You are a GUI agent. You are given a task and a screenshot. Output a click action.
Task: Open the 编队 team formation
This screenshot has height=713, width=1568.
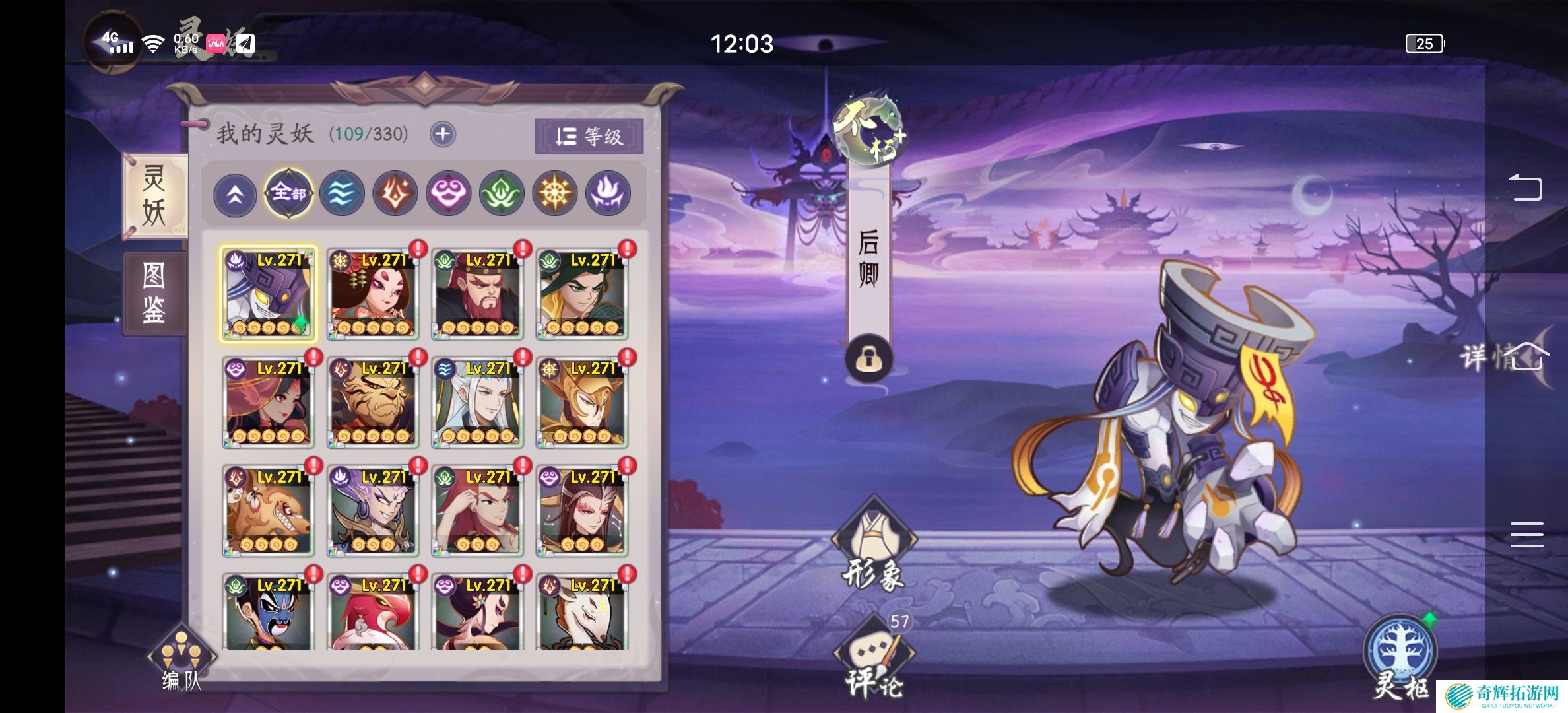pos(181,660)
